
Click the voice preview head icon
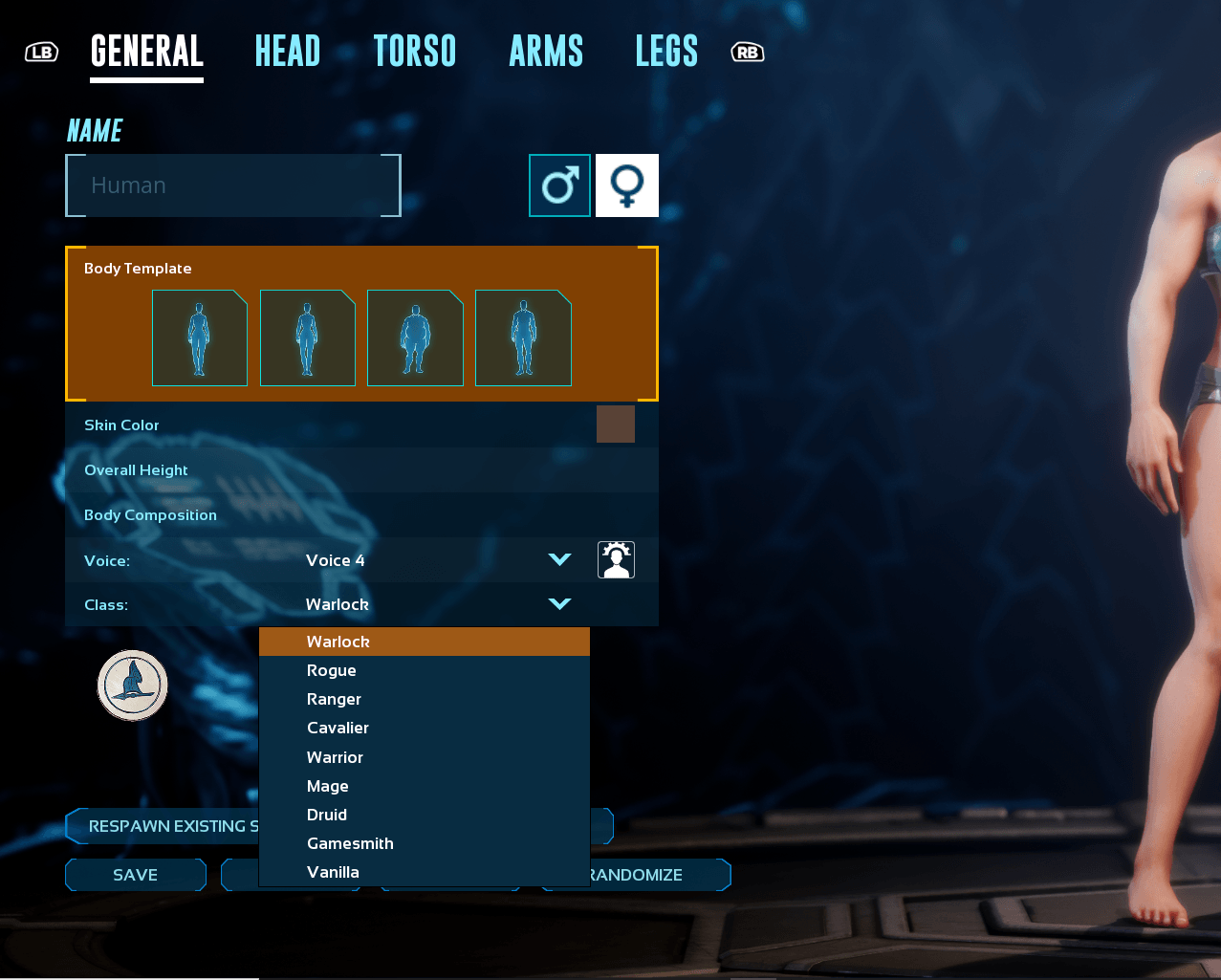(x=616, y=560)
